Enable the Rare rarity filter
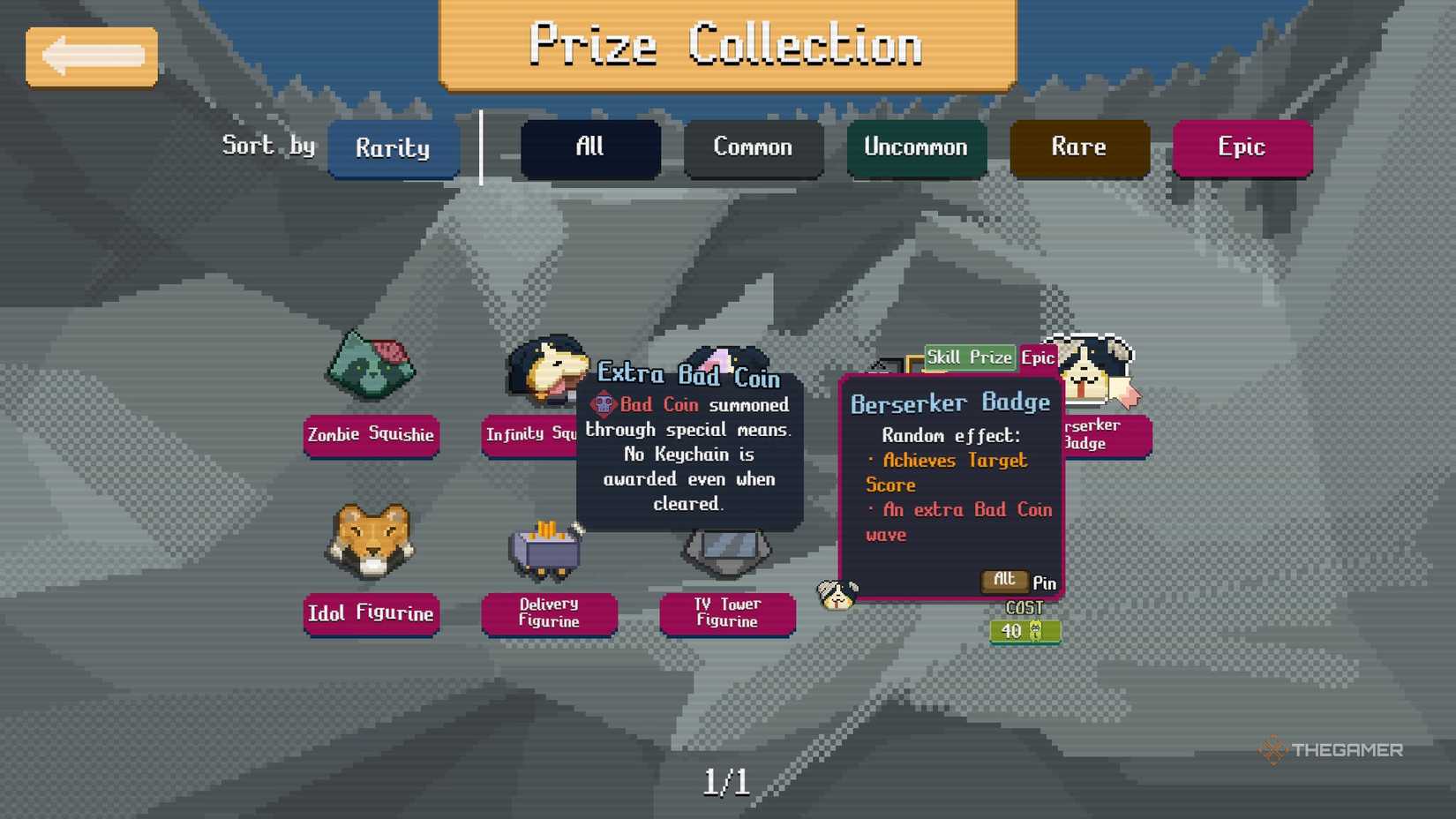The width and height of the screenshot is (1456, 819). click(x=1079, y=147)
